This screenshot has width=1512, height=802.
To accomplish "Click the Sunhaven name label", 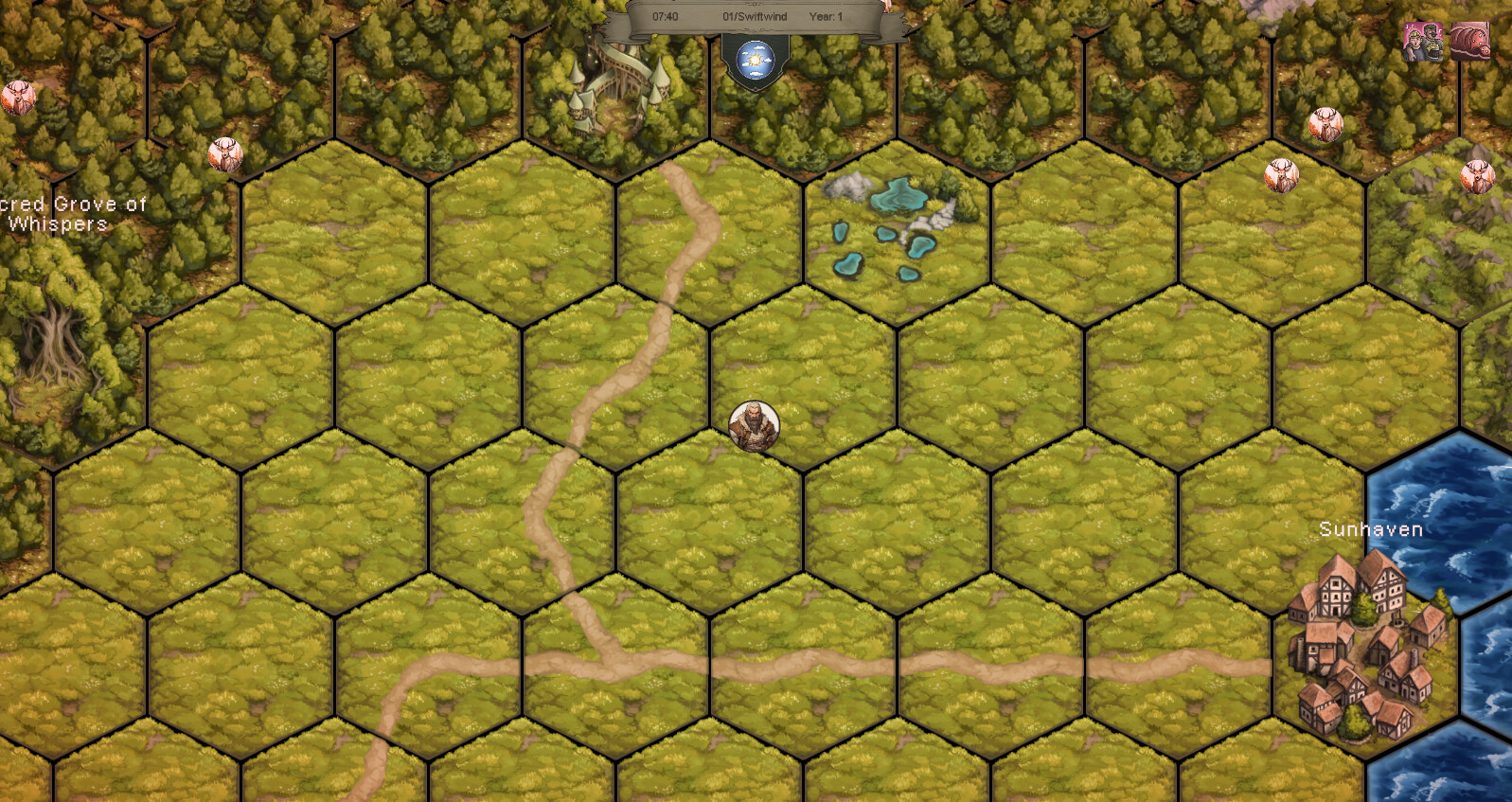I will tap(1370, 530).
